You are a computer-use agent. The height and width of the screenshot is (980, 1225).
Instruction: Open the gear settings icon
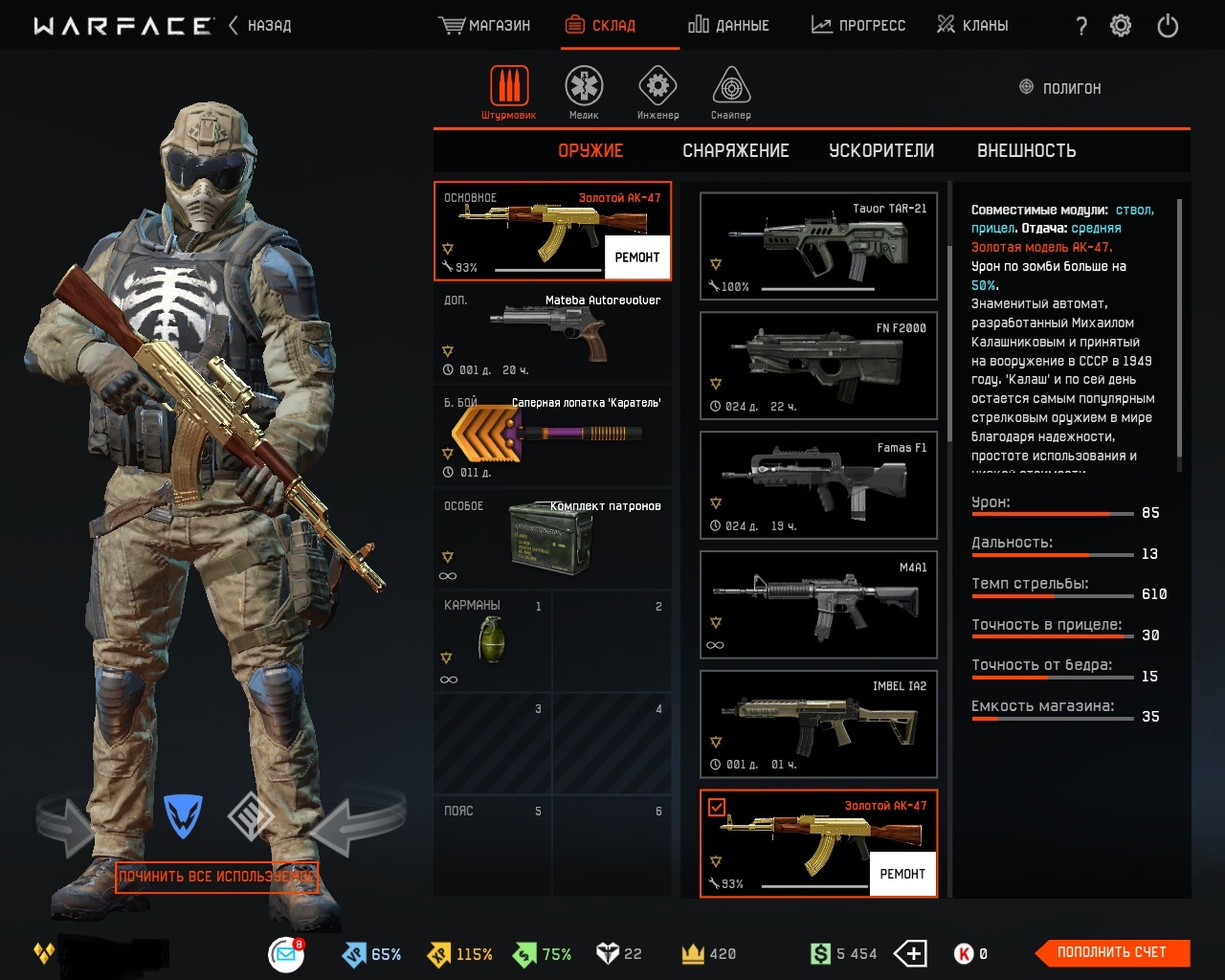[x=1121, y=26]
